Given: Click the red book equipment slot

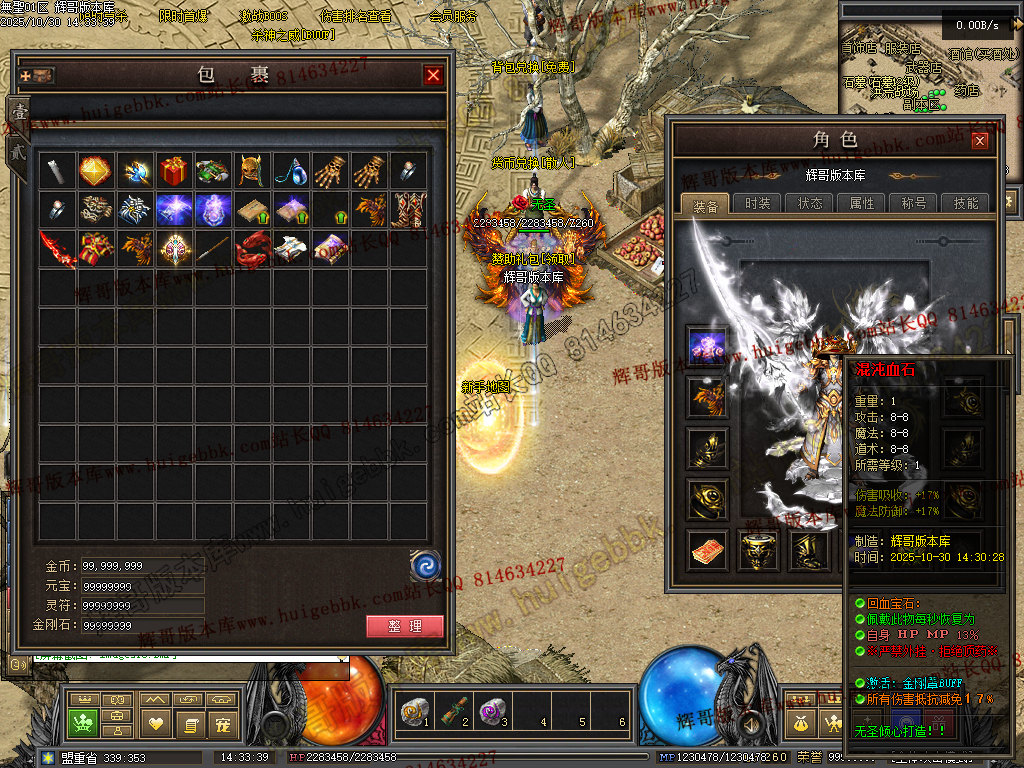Looking at the screenshot, I should (707, 551).
